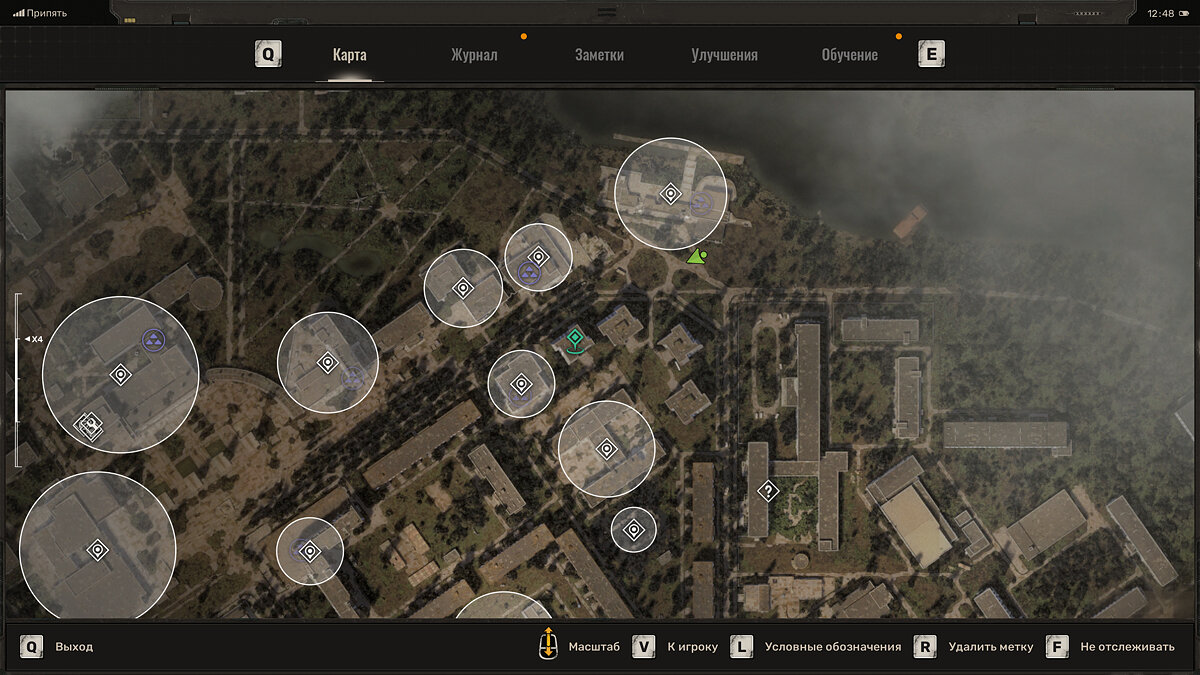Click the Выход exit button
The width and height of the screenshot is (1200, 675).
pyautogui.click(x=73, y=647)
